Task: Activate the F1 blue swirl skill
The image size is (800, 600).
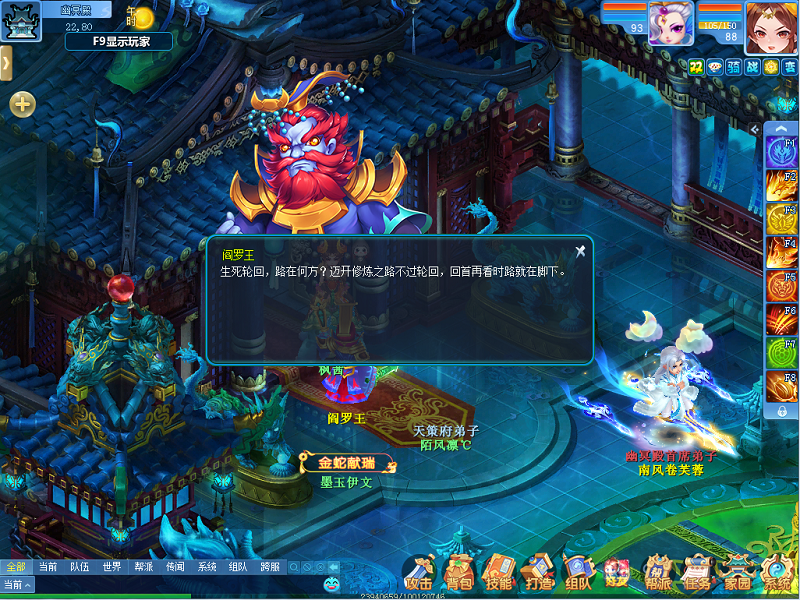Action: (780, 151)
